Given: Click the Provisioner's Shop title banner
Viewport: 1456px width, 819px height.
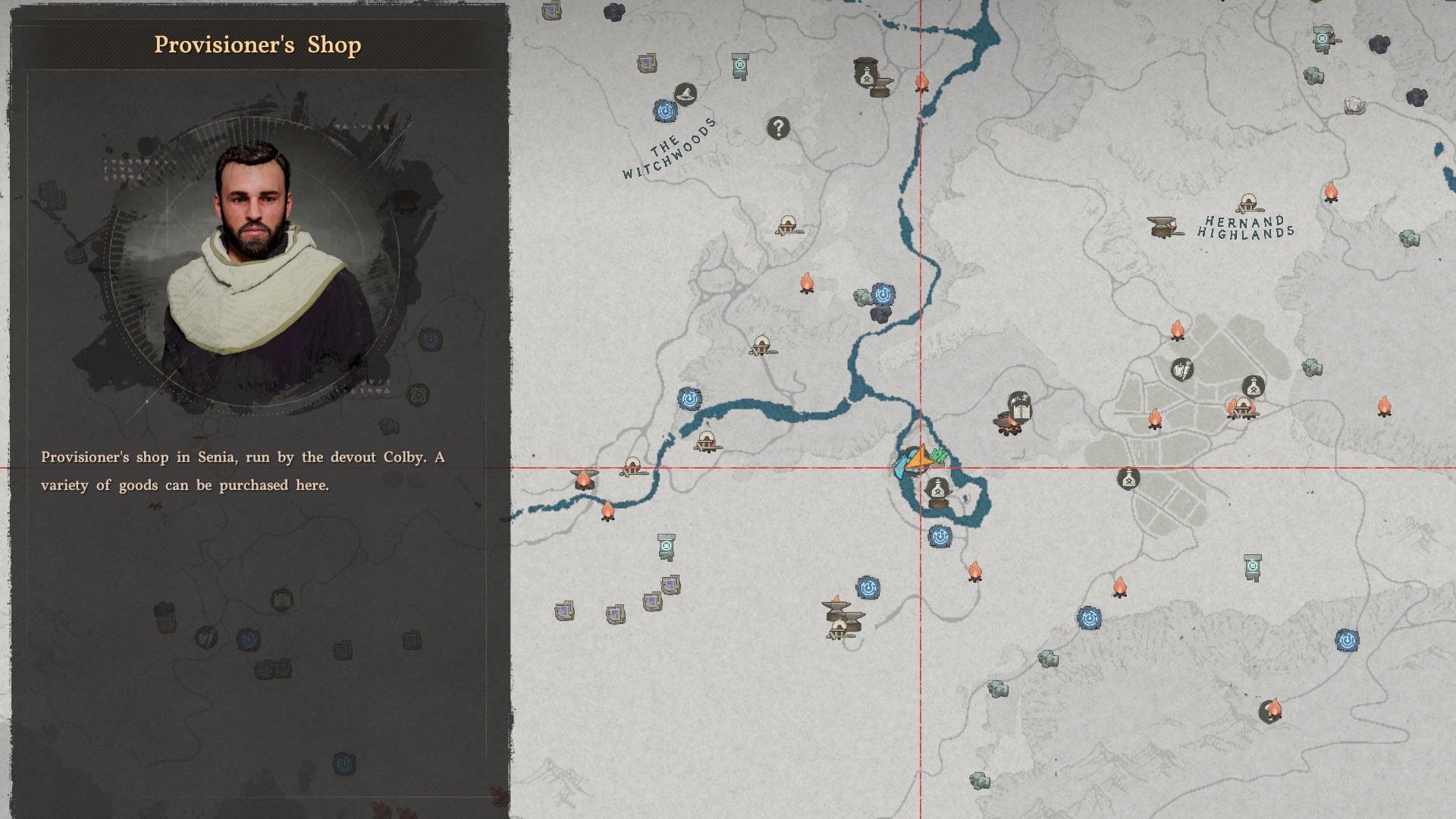Looking at the screenshot, I should tap(258, 45).
